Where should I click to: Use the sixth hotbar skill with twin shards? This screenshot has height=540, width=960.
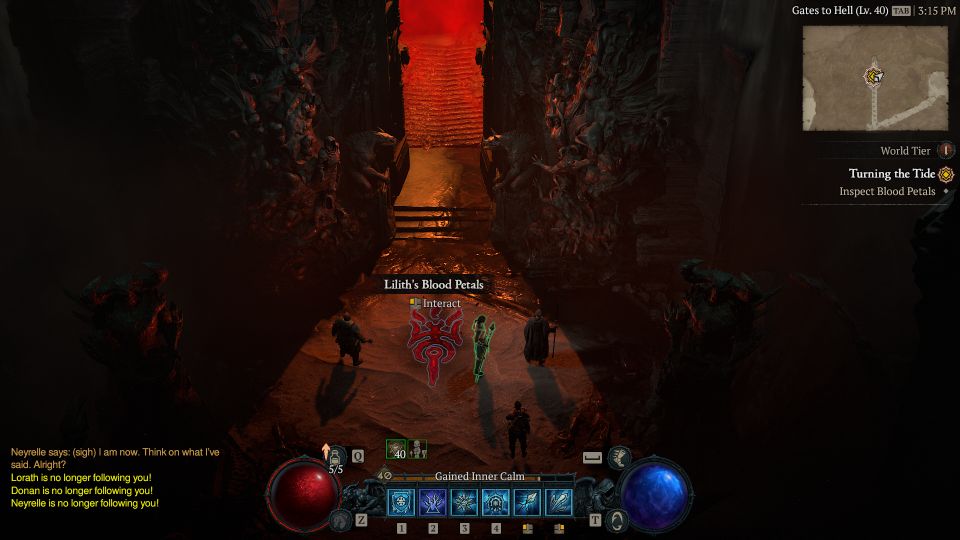559,502
